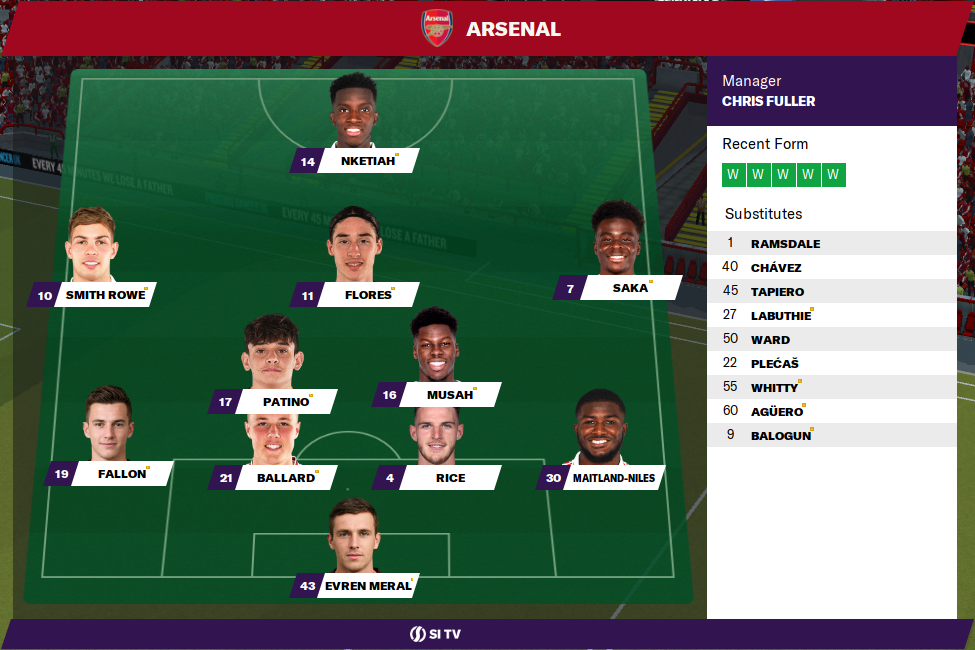Click manager name Chris Fuller
The image size is (975, 650).
(x=768, y=101)
